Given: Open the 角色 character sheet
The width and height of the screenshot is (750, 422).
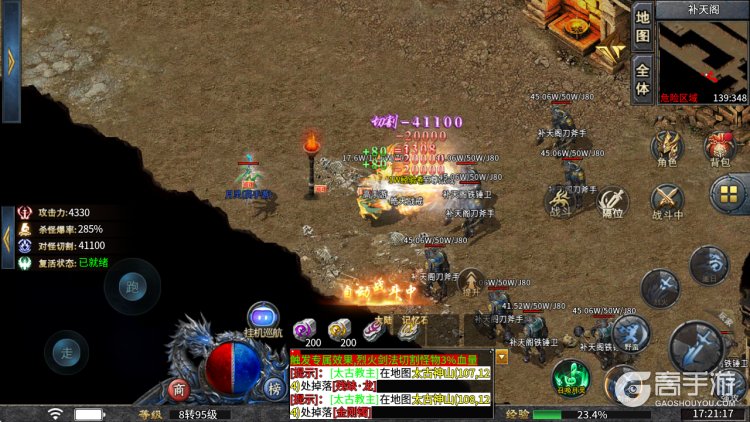Looking at the screenshot, I should [666, 147].
